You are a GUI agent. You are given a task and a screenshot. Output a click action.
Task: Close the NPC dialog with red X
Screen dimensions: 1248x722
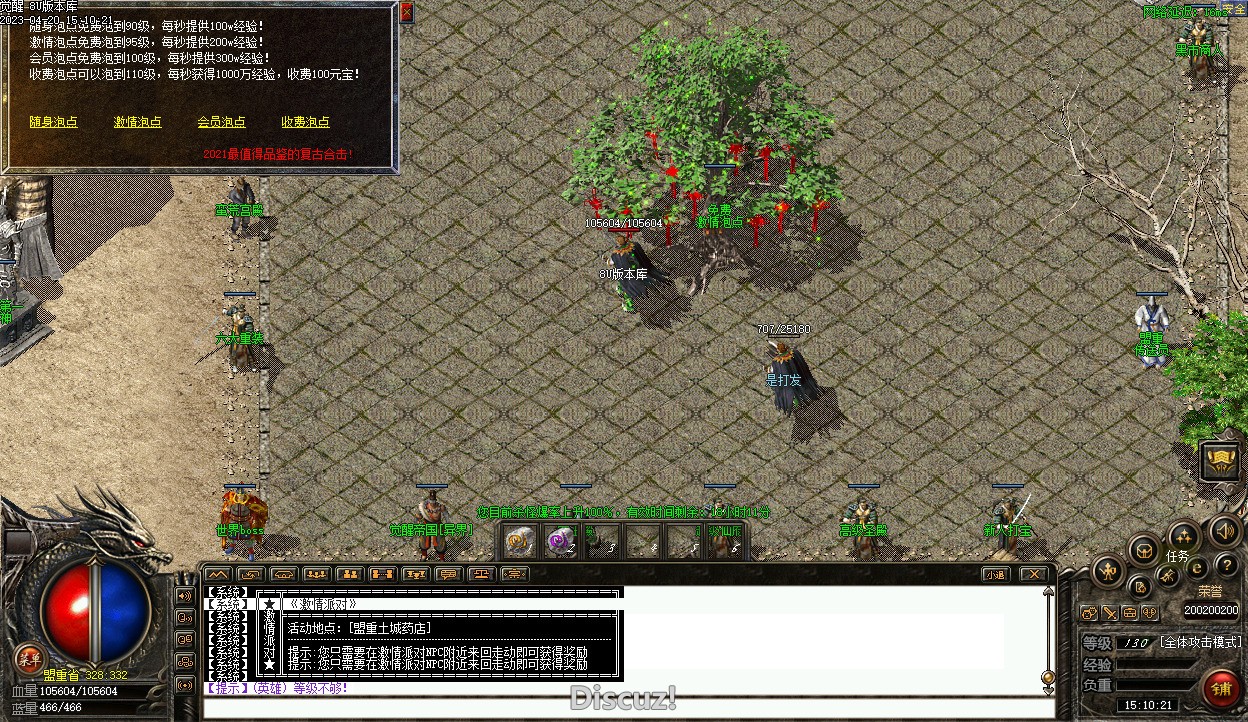pos(406,13)
